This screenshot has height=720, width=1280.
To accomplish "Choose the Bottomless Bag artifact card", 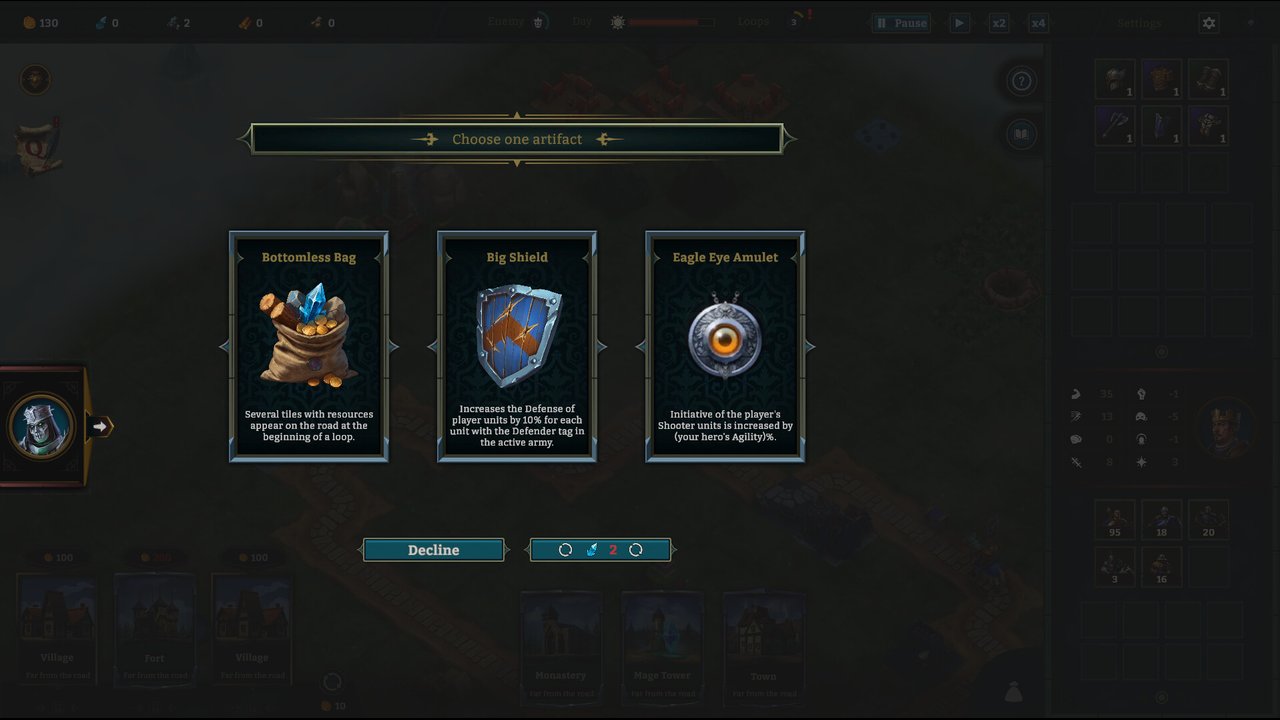I will click(x=309, y=346).
